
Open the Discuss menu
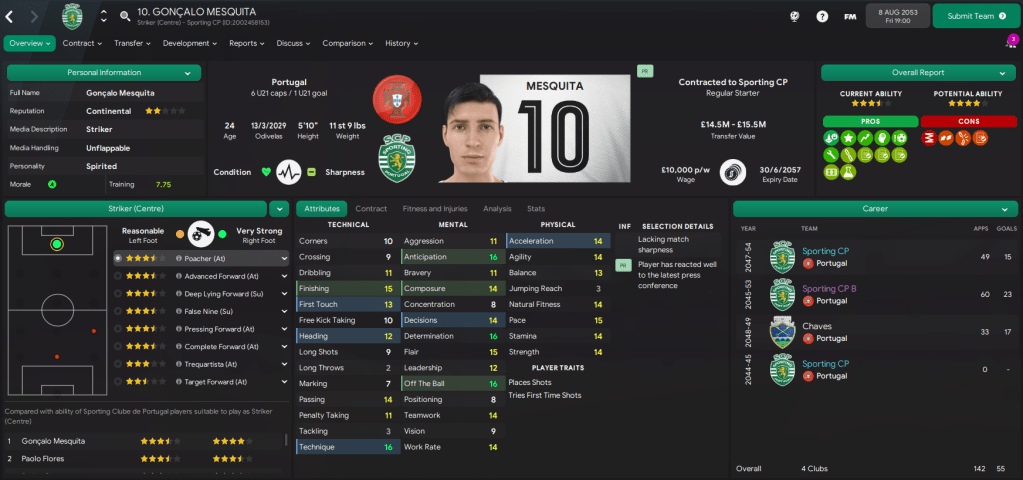tap(293, 43)
